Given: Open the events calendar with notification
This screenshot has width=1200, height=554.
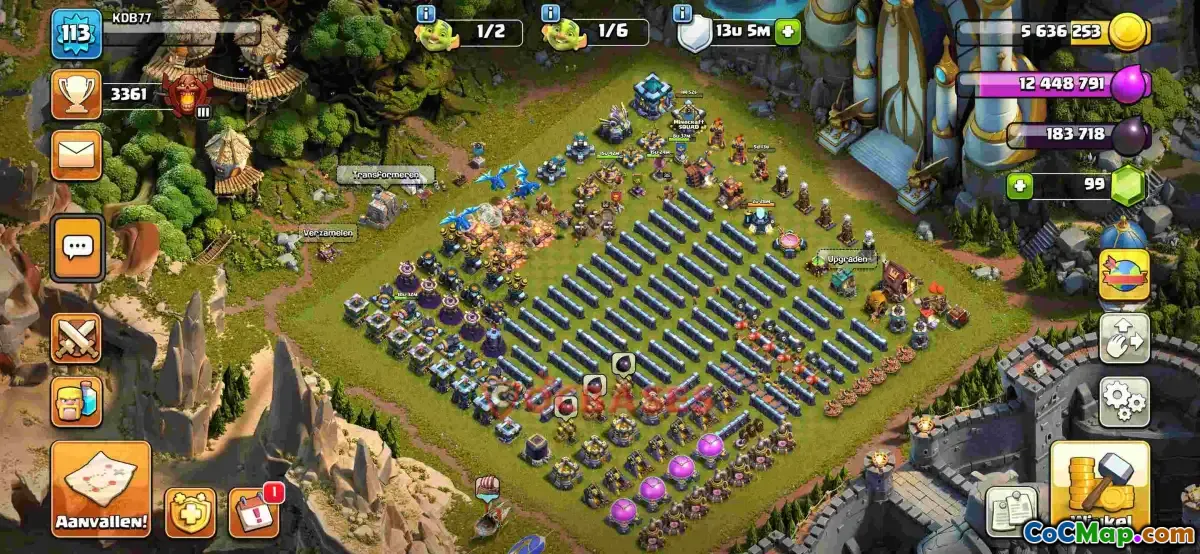Looking at the screenshot, I should click(x=254, y=512).
